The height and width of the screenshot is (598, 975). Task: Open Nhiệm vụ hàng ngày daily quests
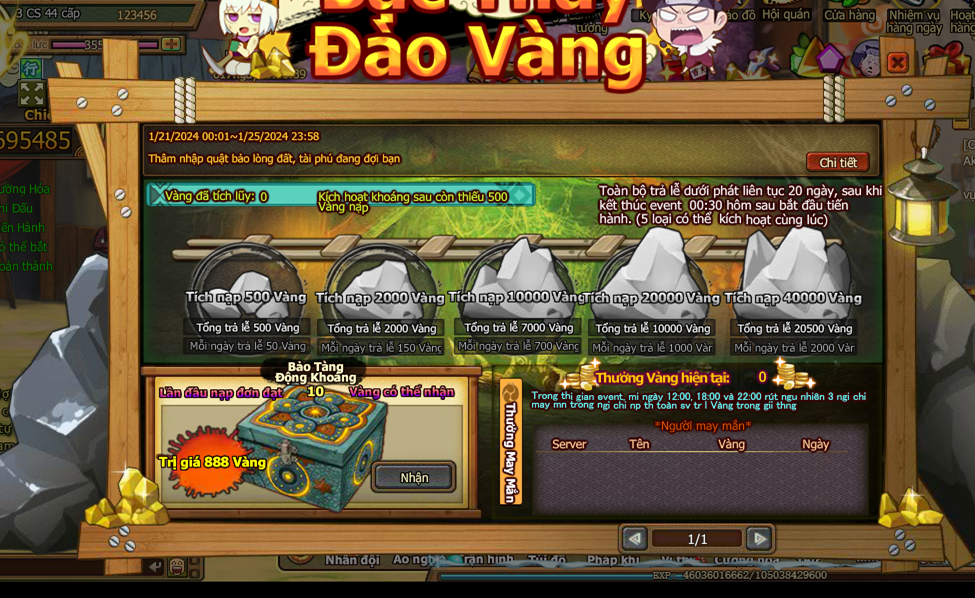tap(913, 20)
